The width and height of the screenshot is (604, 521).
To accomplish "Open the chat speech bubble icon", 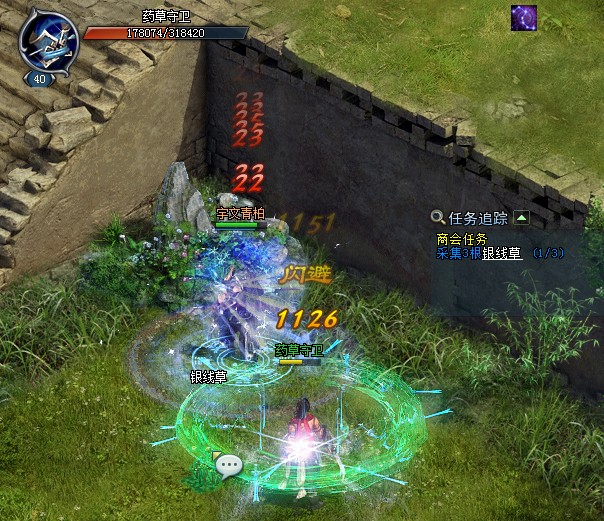I will [x=229, y=465].
